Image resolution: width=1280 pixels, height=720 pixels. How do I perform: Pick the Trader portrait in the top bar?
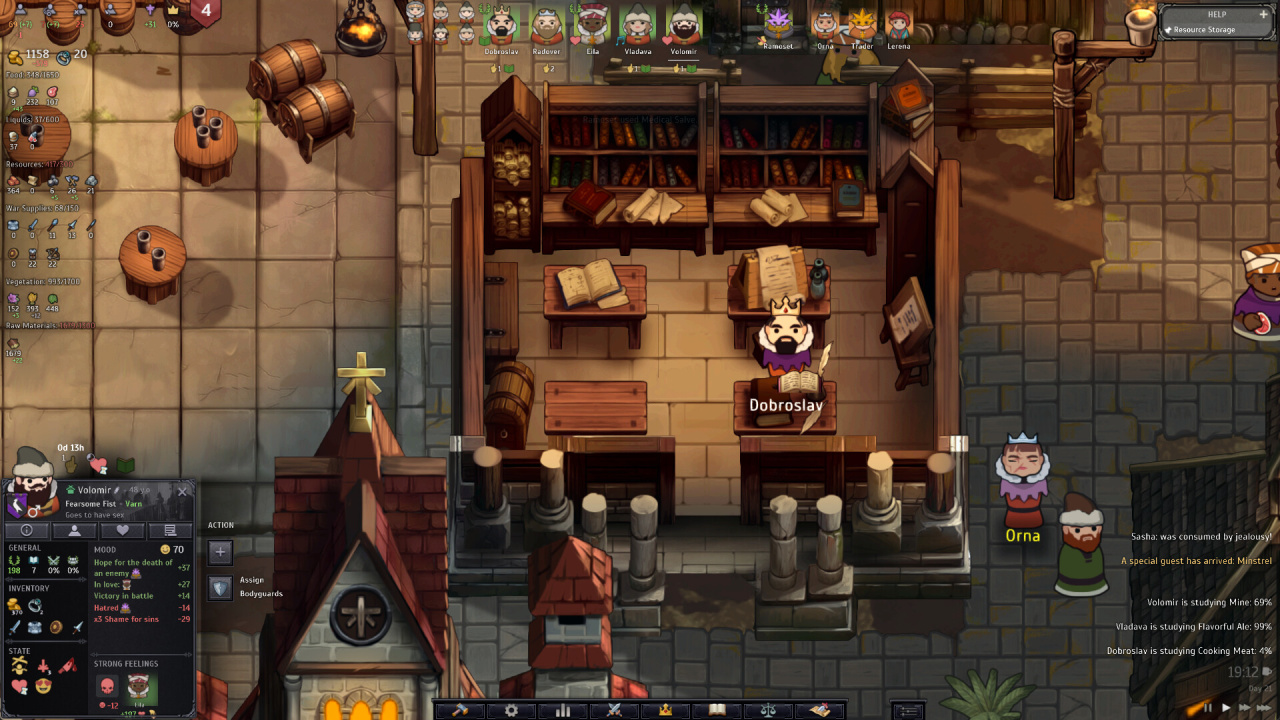click(x=862, y=24)
